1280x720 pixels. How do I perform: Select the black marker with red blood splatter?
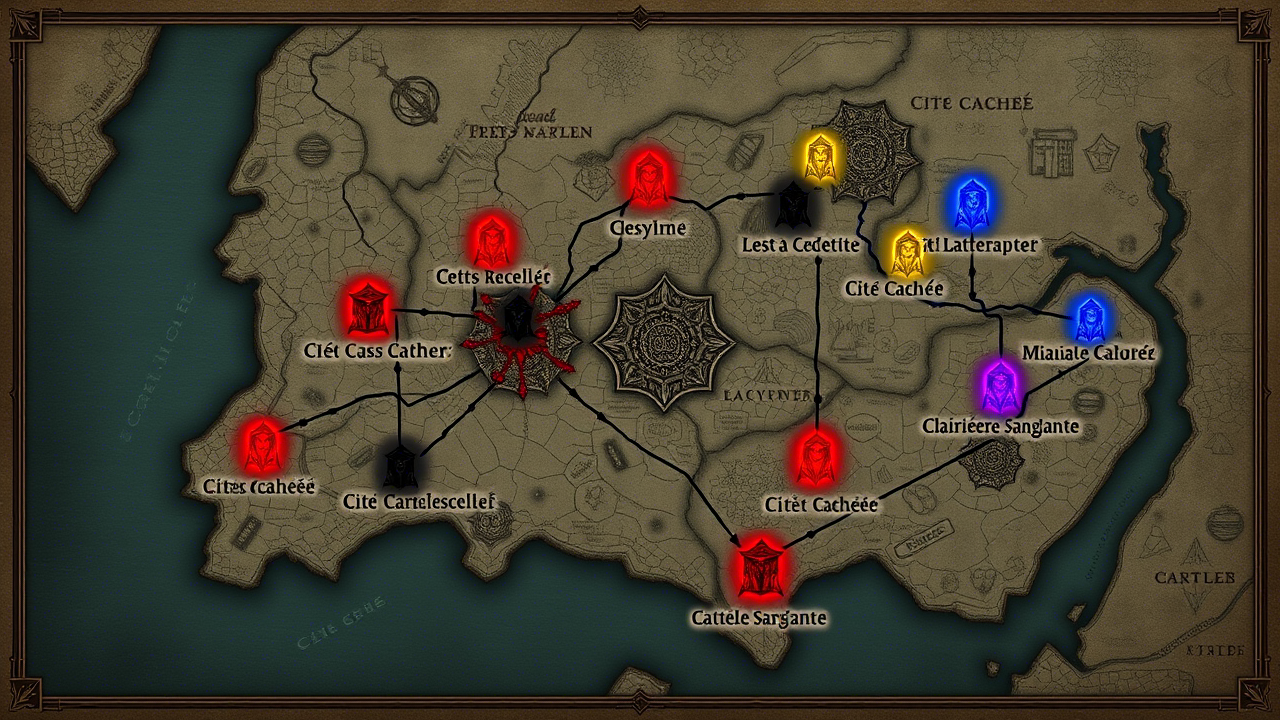[x=516, y=320]
